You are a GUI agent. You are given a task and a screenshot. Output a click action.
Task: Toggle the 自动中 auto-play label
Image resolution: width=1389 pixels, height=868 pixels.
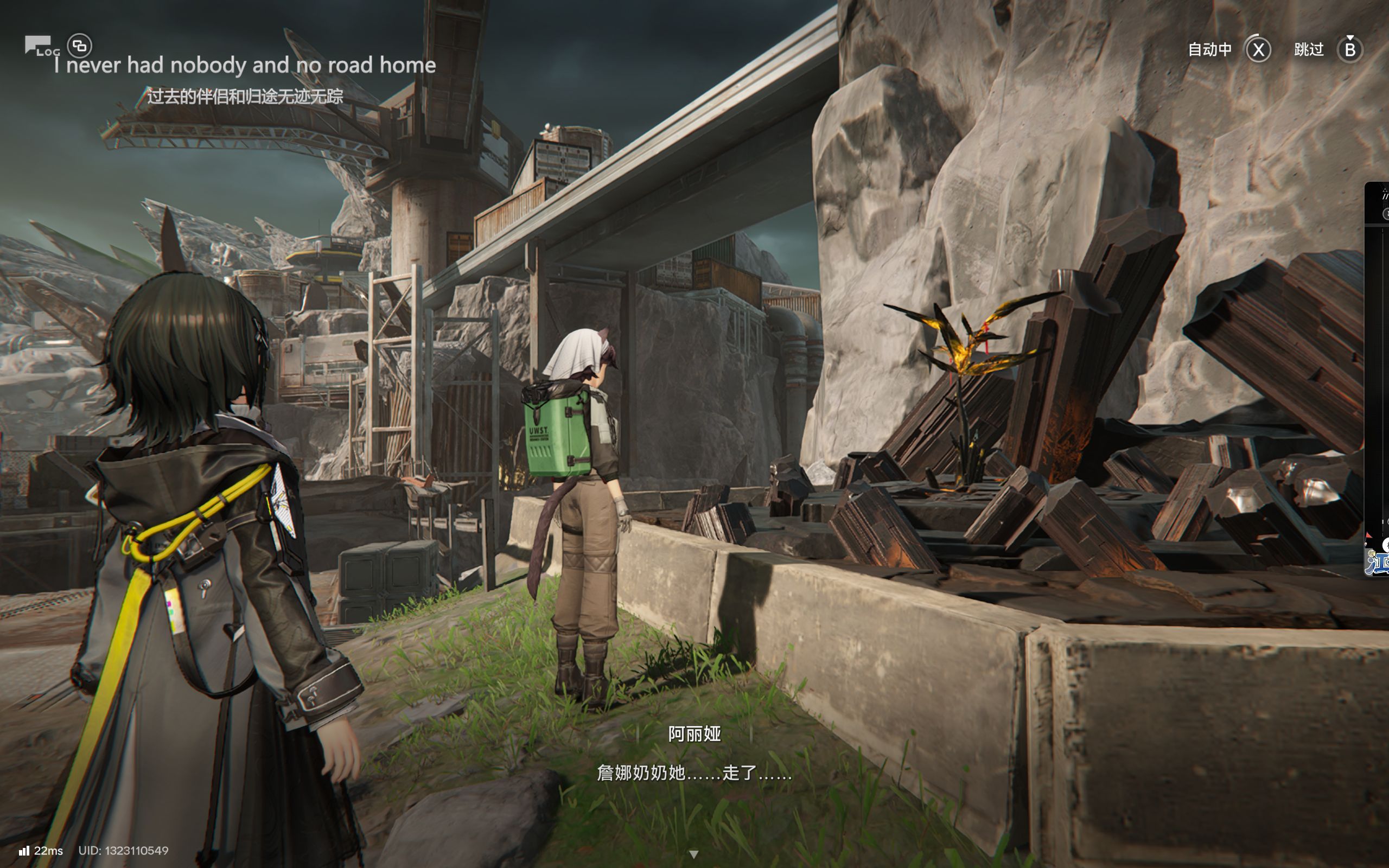[1209, 50]
